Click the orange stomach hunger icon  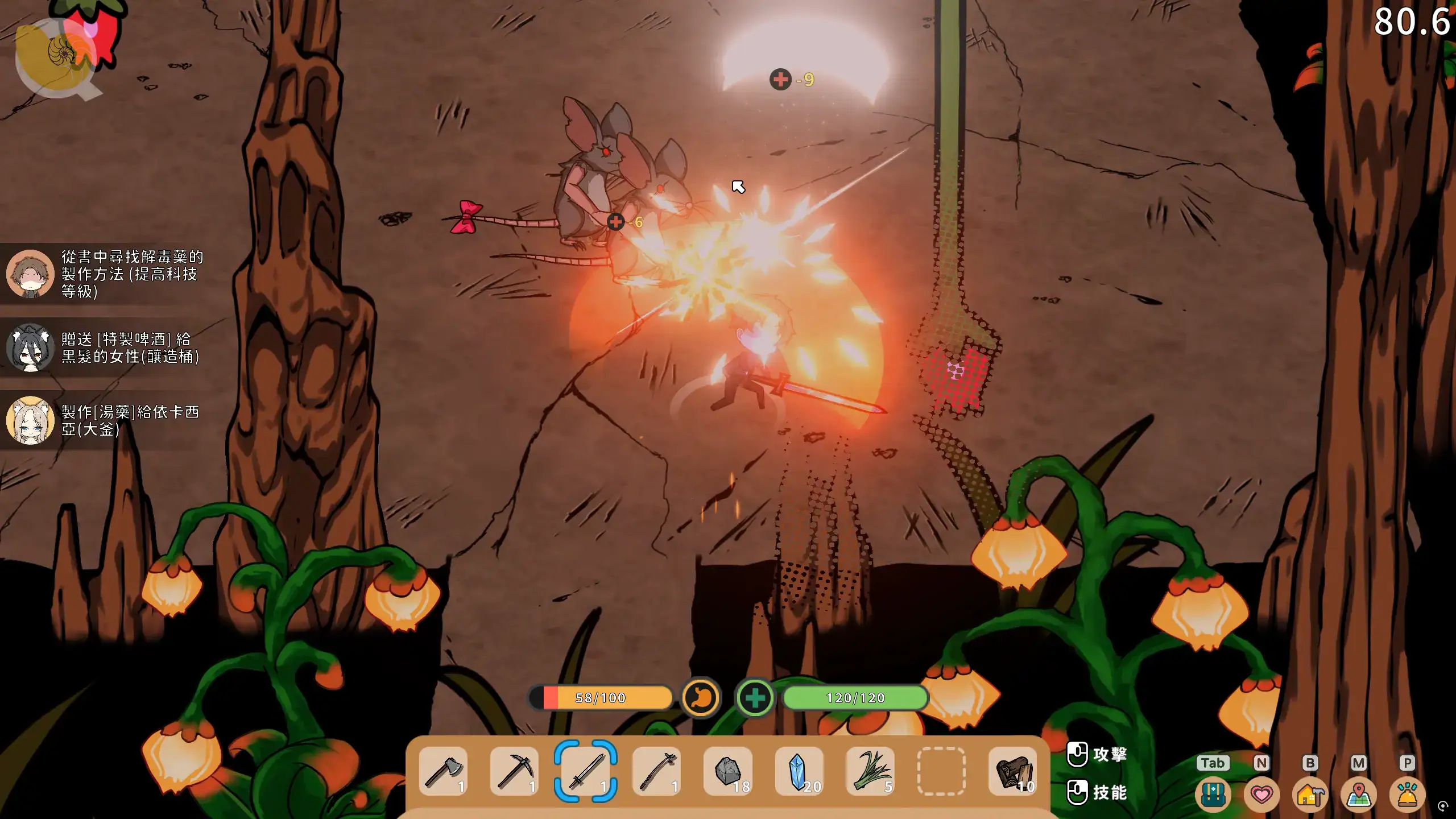[x=701, y=697]
